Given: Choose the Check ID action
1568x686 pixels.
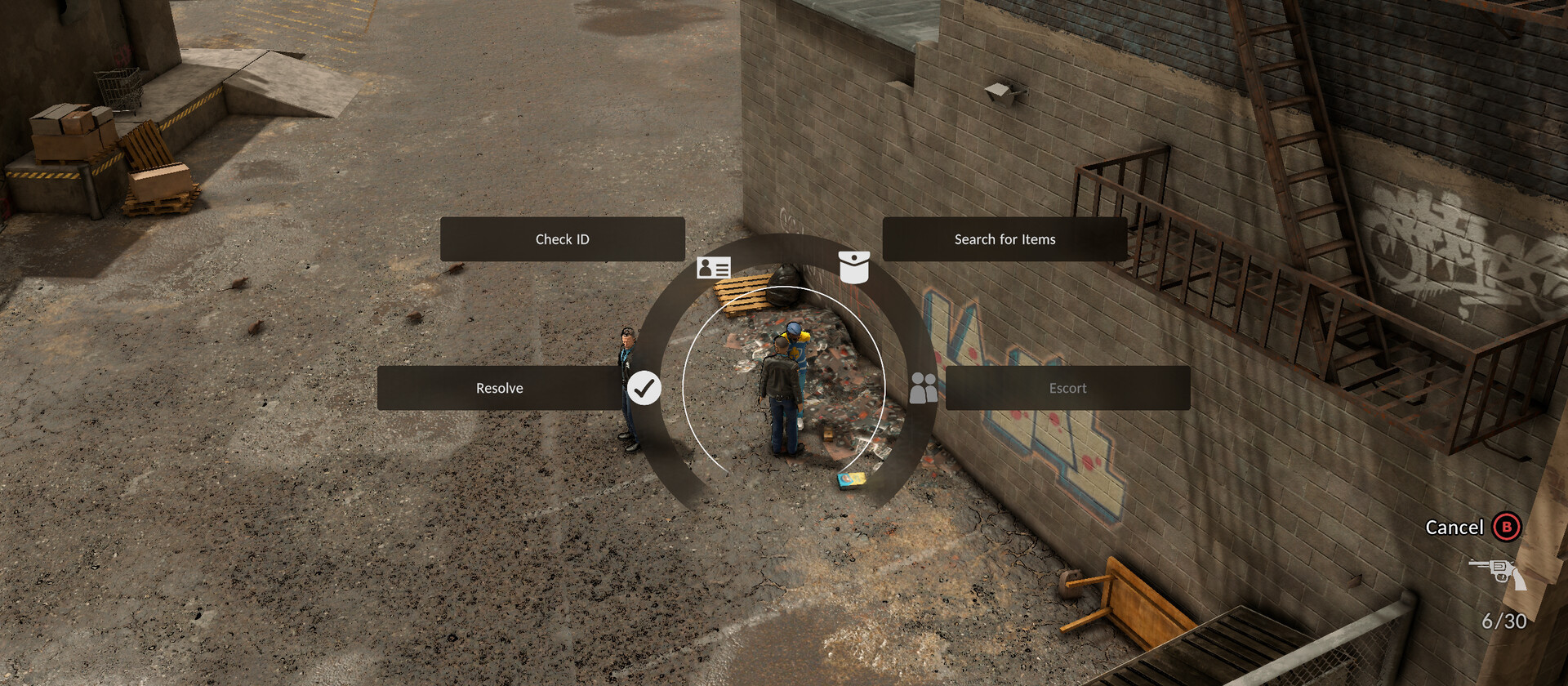Looking at the screenshot, I should pos(562,239).
